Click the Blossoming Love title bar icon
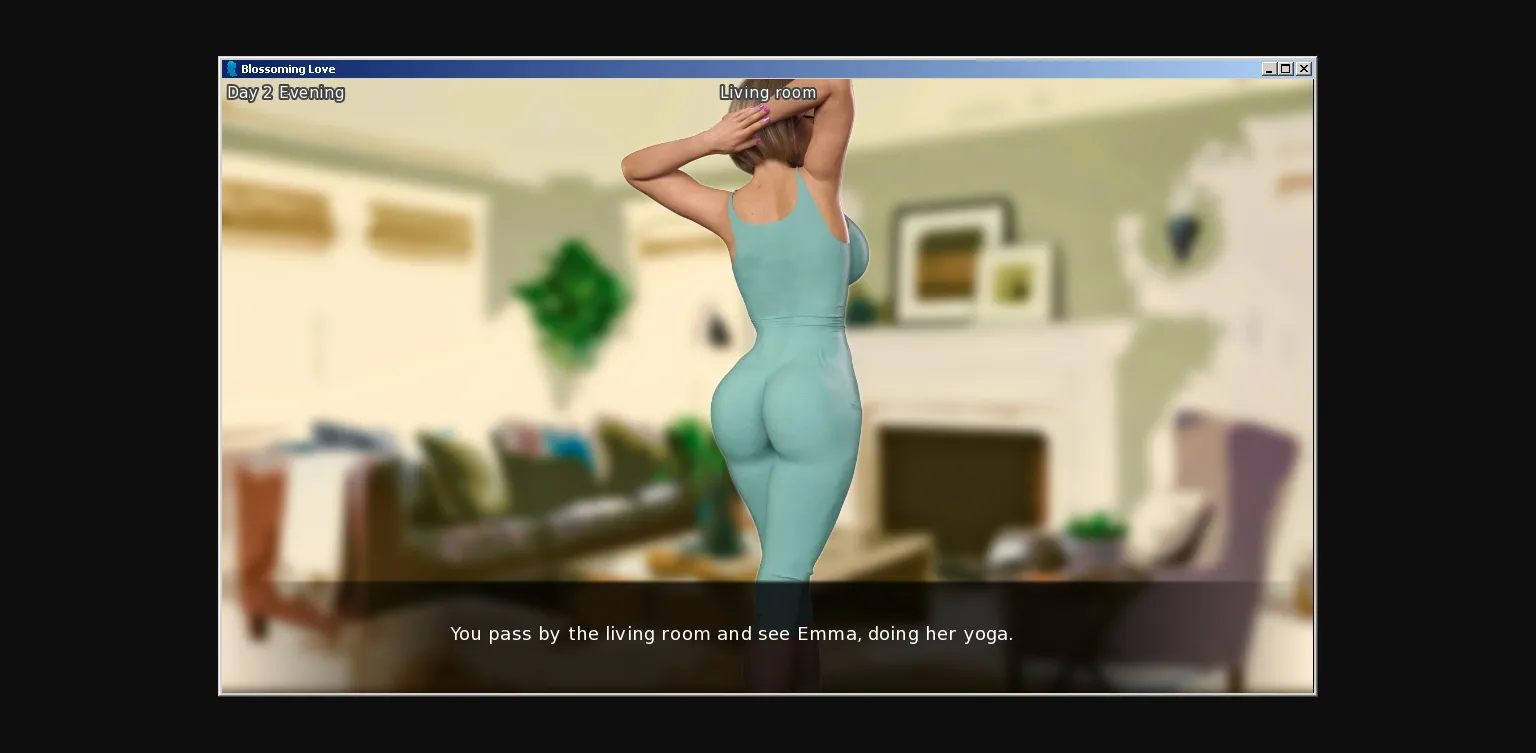The height and width of the screenshot is (753, 1536). 232,68
